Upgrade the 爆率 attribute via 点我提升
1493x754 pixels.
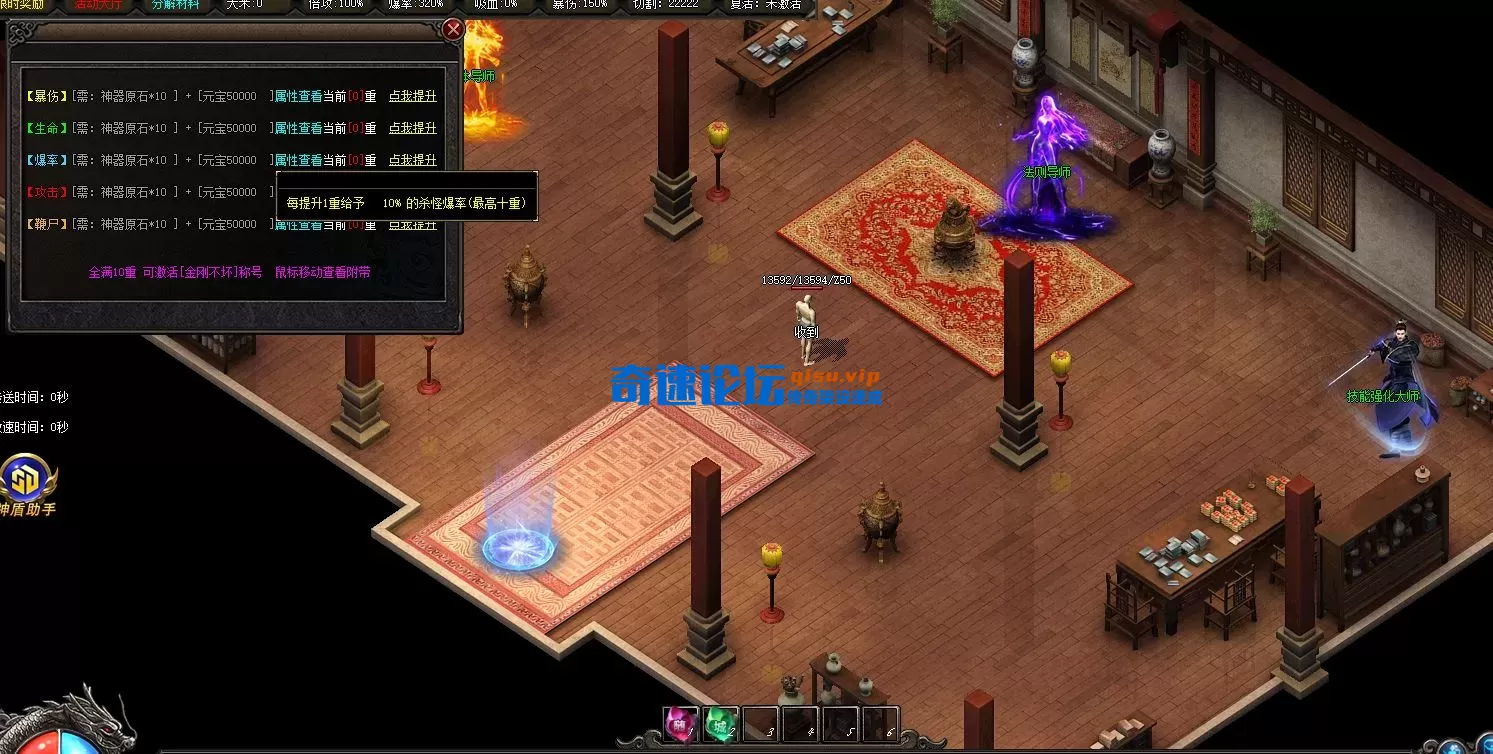(412, 160)
